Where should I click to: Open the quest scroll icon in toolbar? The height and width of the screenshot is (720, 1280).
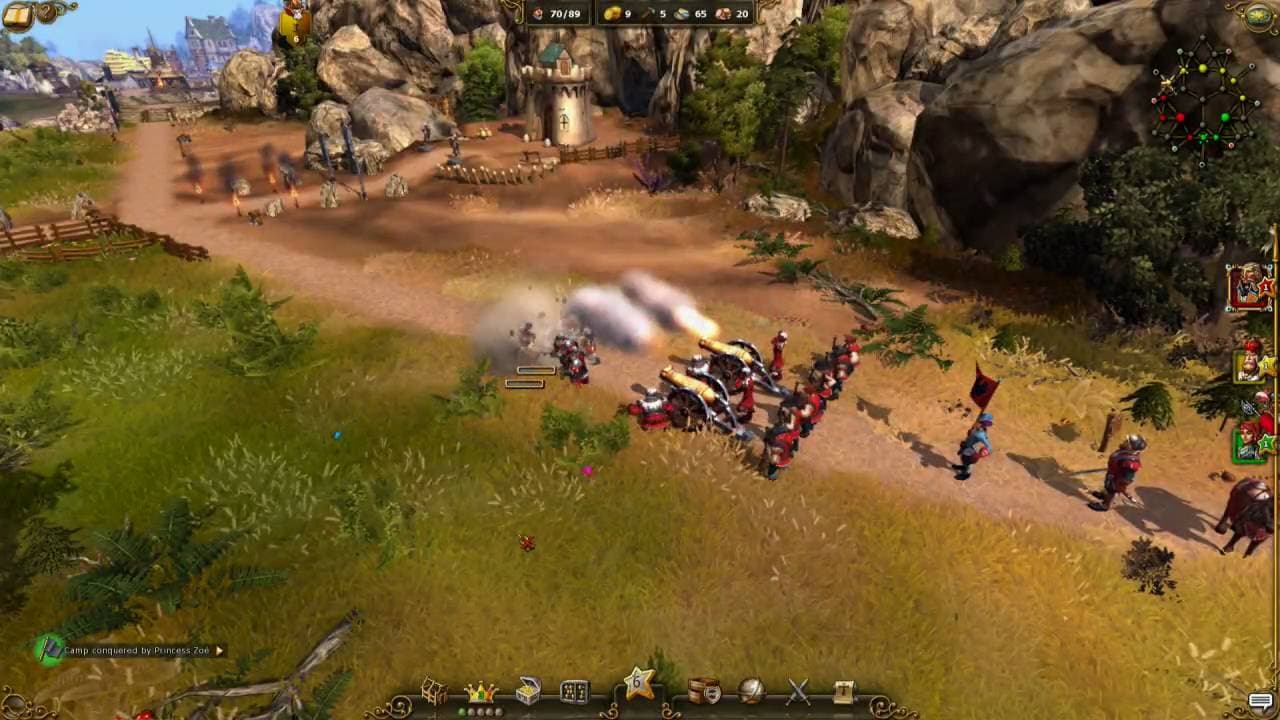(x=845, y=690)
